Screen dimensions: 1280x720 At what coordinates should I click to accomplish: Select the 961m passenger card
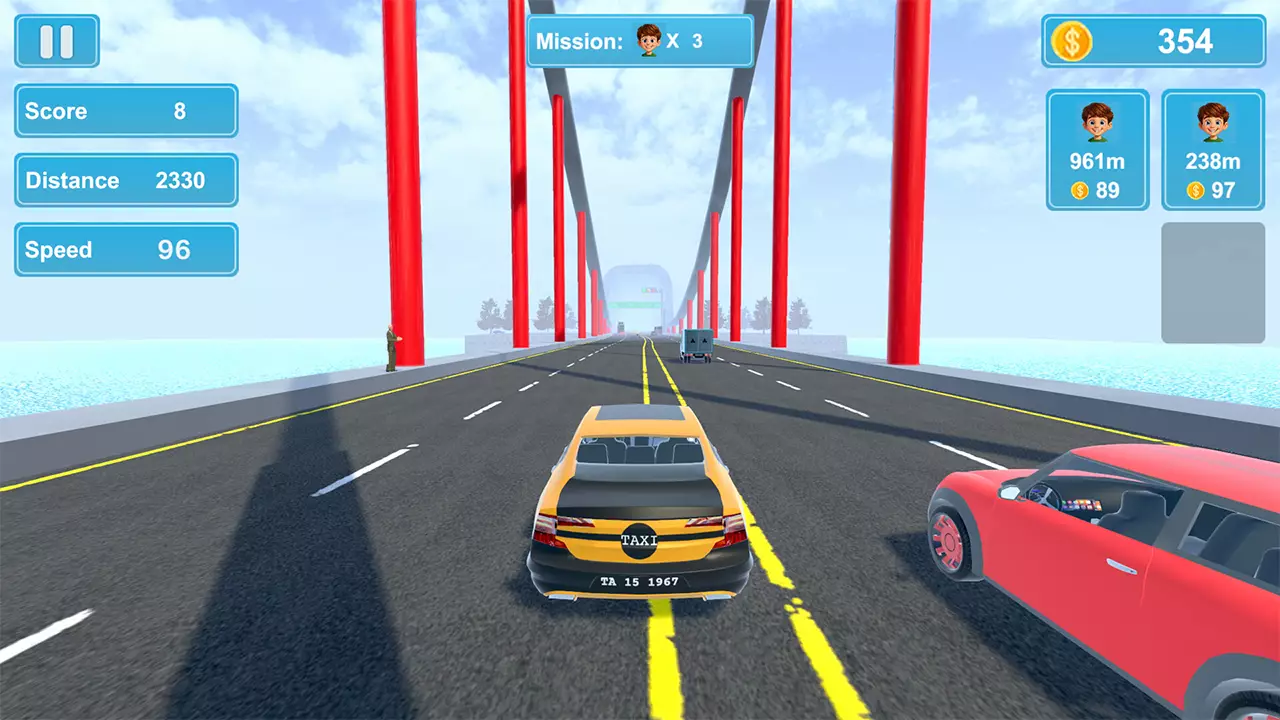(x=1097, y=150)
